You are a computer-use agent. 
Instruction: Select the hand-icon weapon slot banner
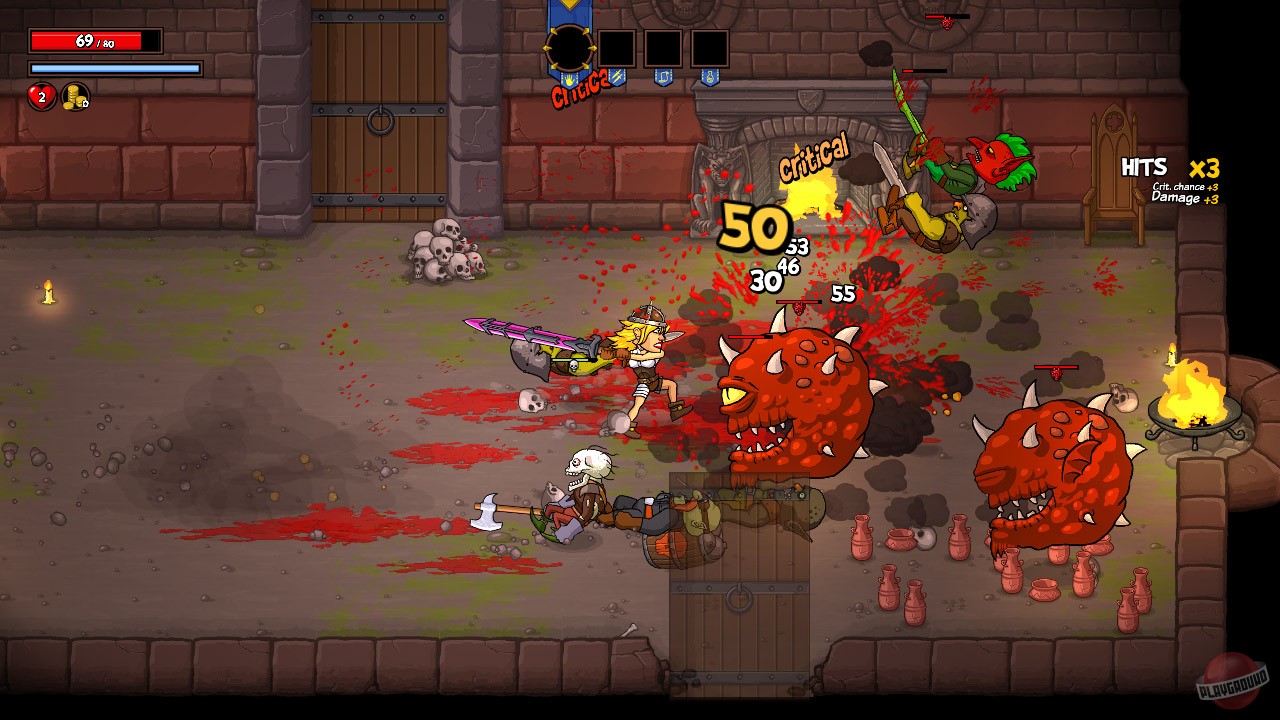[x=569, y=80]
